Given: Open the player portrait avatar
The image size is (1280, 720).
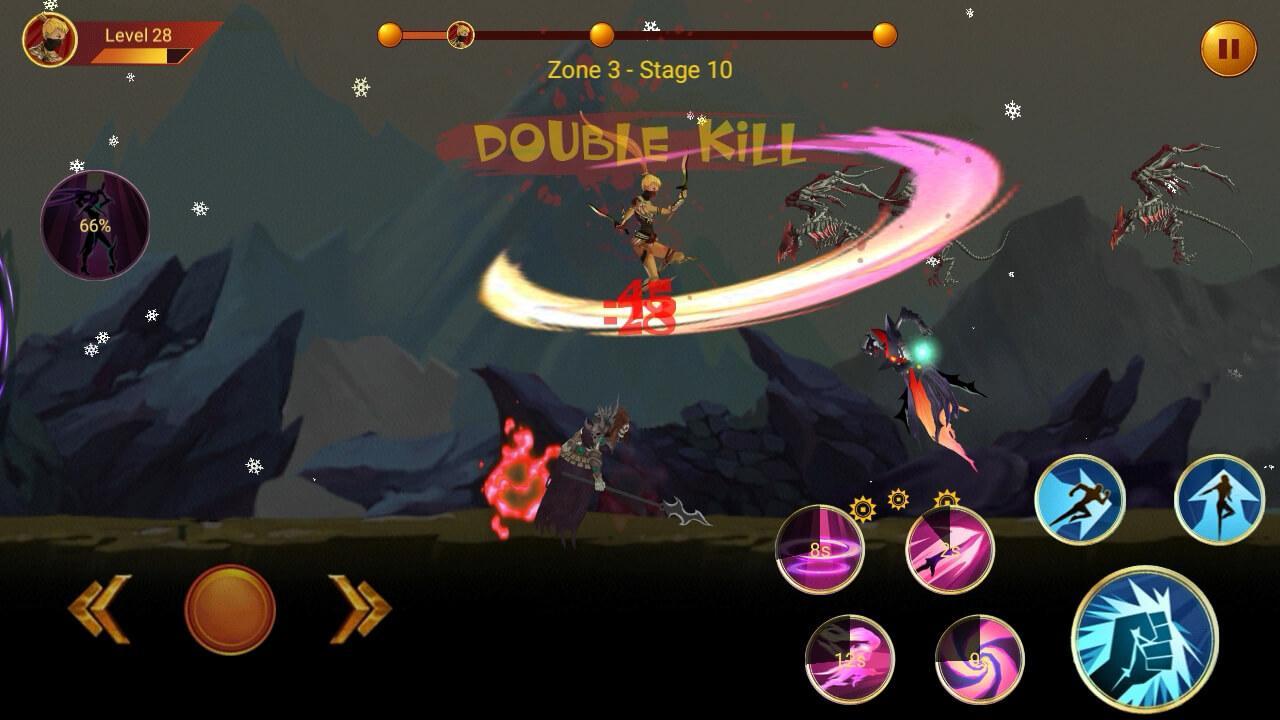Looking at the screenshot, I should click(50, 40).
